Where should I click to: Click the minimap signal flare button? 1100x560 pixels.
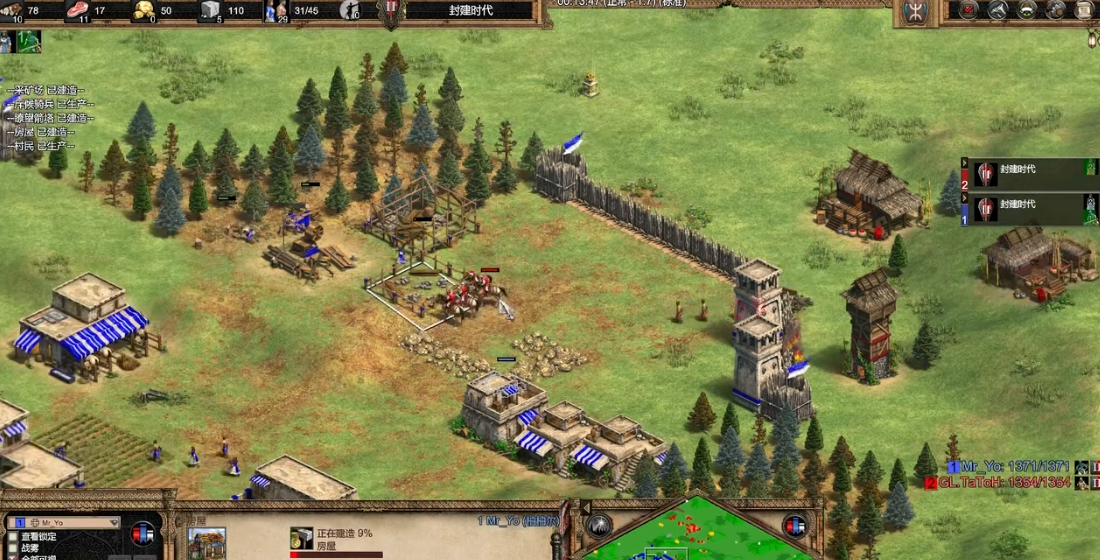[599, 526]
